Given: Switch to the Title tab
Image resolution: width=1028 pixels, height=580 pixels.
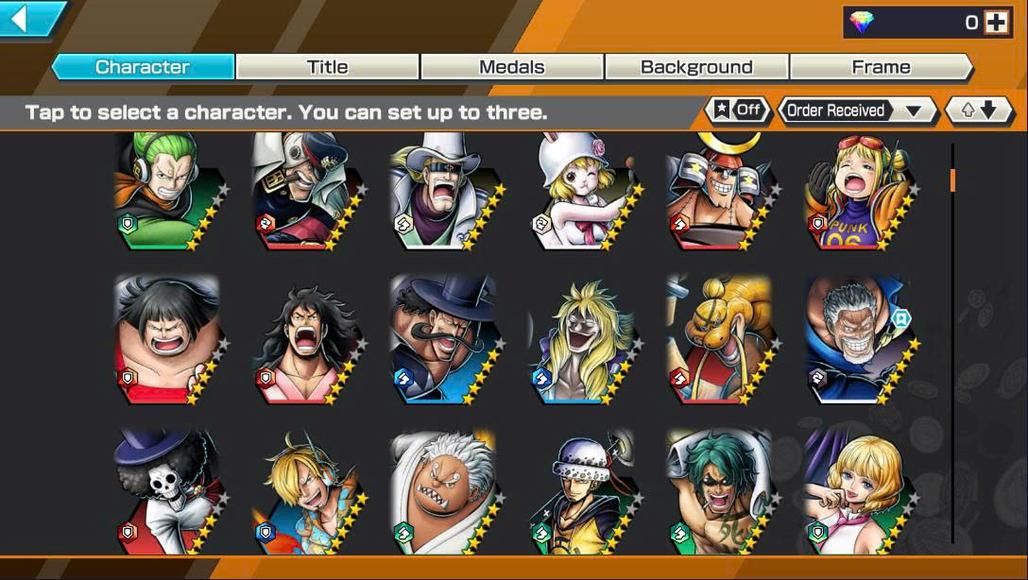Looking at the screenshot, I should click(x=327, y=67).
